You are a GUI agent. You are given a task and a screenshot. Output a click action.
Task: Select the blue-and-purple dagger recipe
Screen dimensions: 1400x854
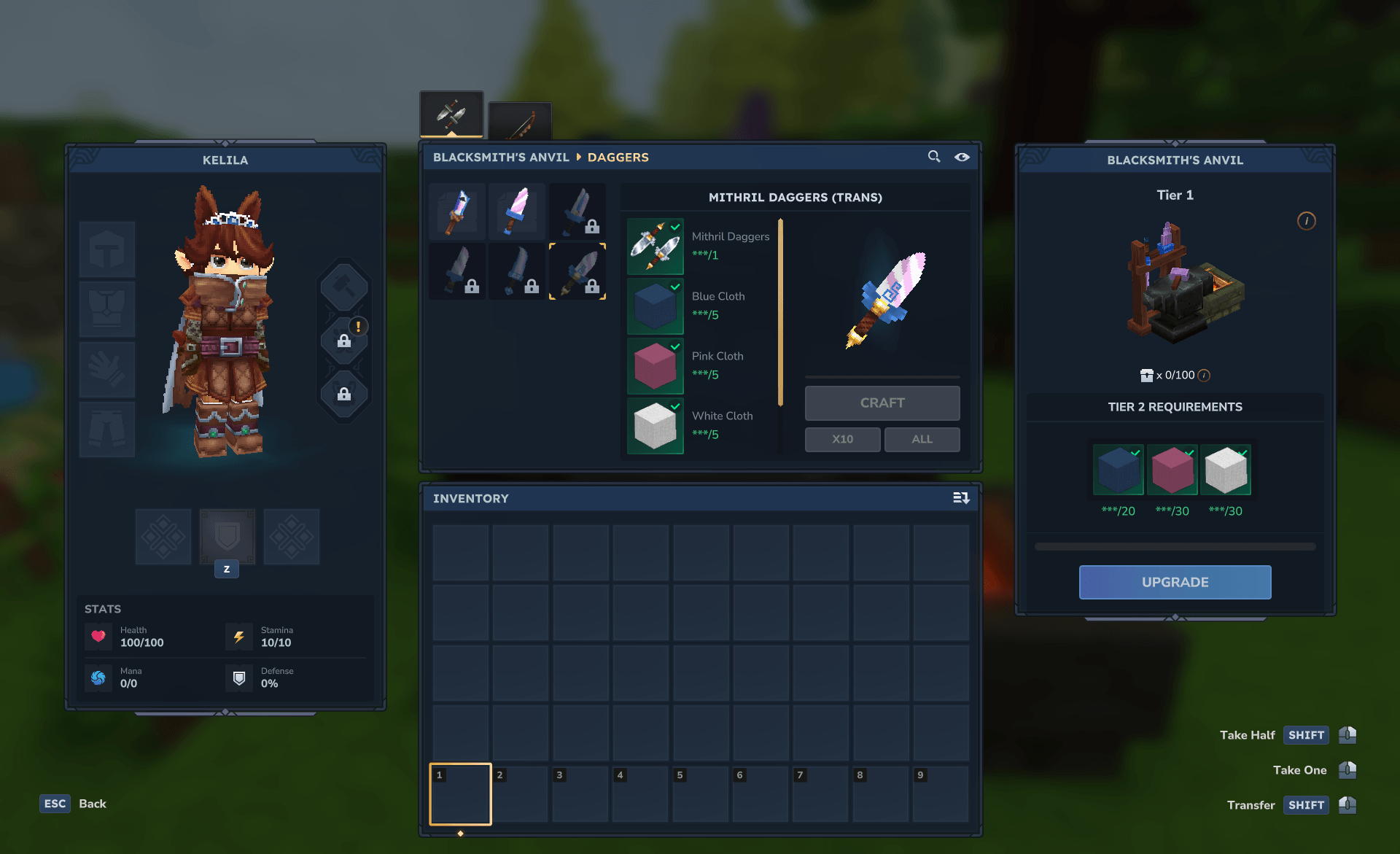458,211
